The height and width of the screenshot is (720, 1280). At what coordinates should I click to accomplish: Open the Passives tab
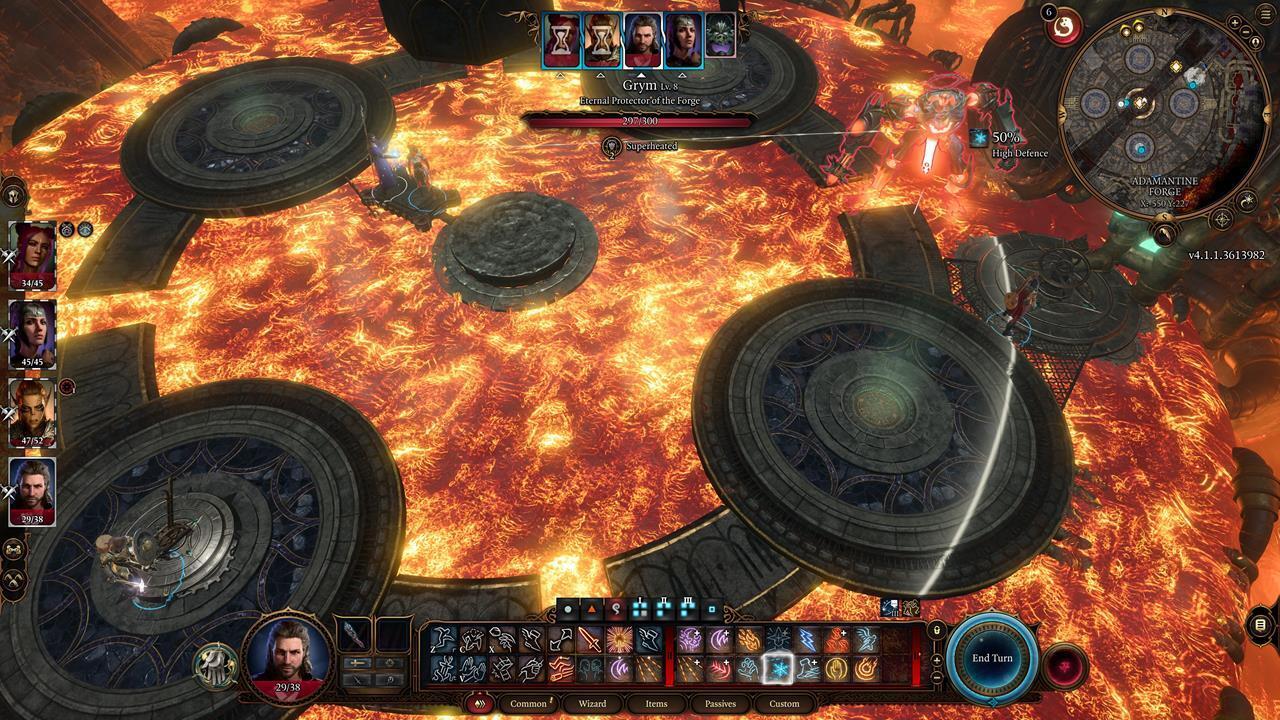723,704
